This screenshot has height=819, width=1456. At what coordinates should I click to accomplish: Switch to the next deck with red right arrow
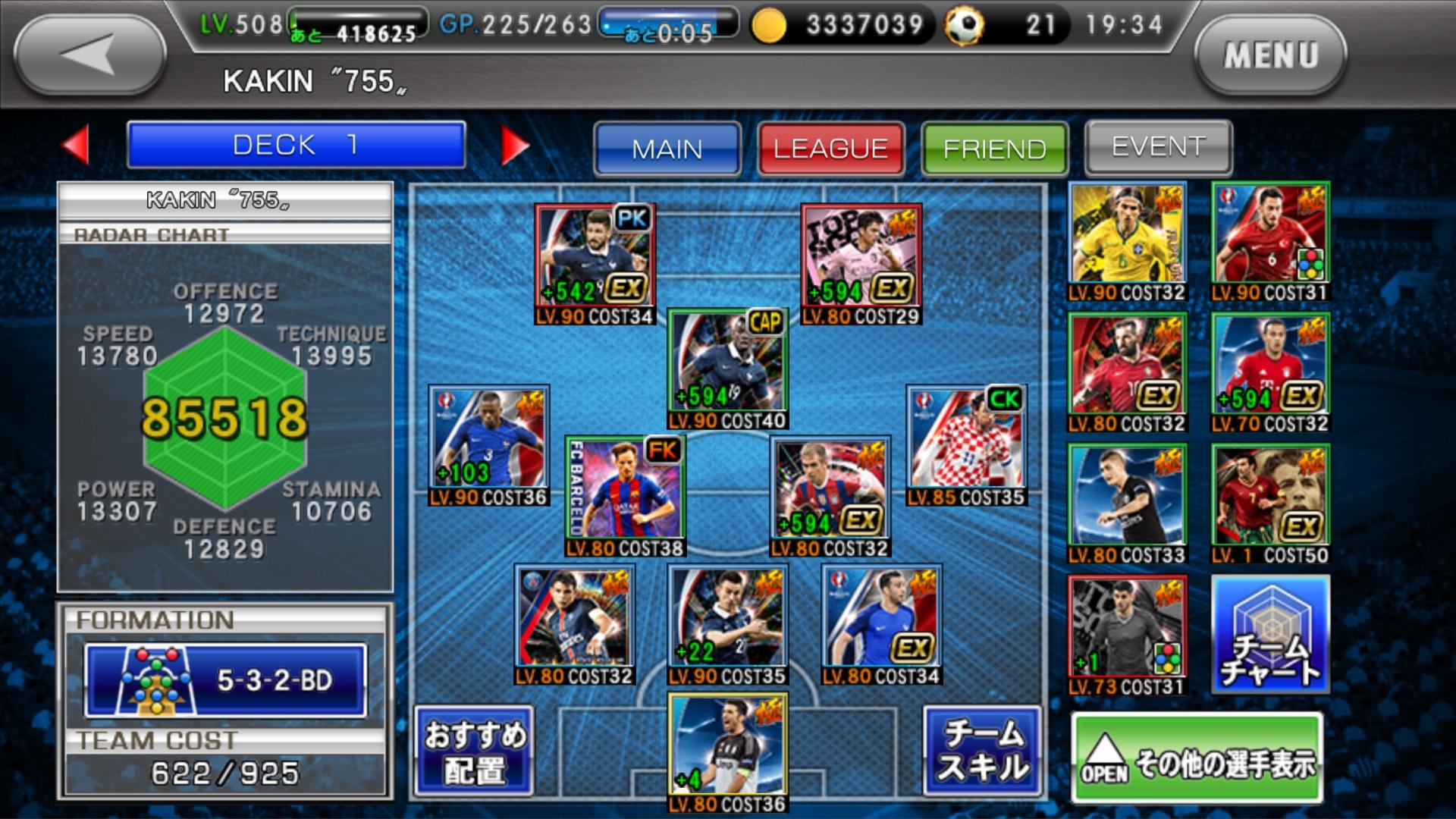coord(515,144)
